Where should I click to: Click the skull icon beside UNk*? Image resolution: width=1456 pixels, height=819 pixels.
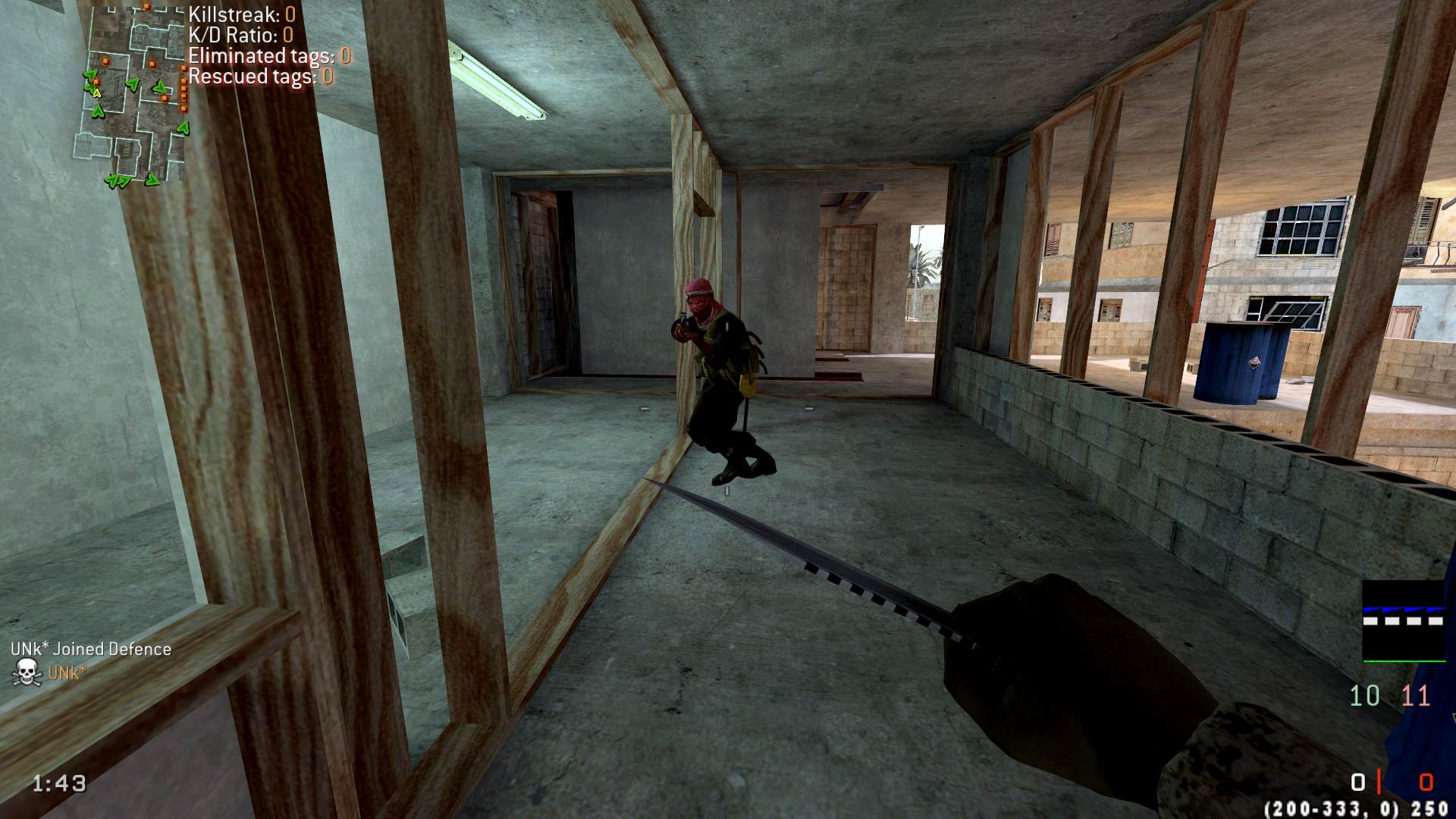[27, 673]
